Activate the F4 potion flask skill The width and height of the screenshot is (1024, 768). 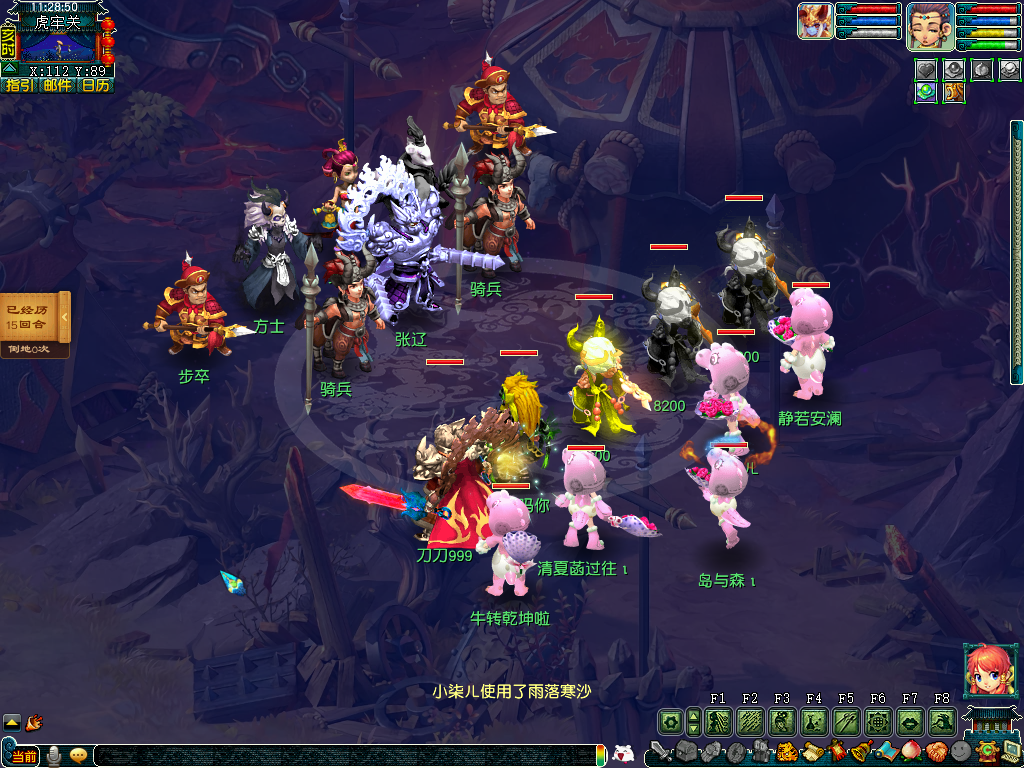click(x=814, y=720)
